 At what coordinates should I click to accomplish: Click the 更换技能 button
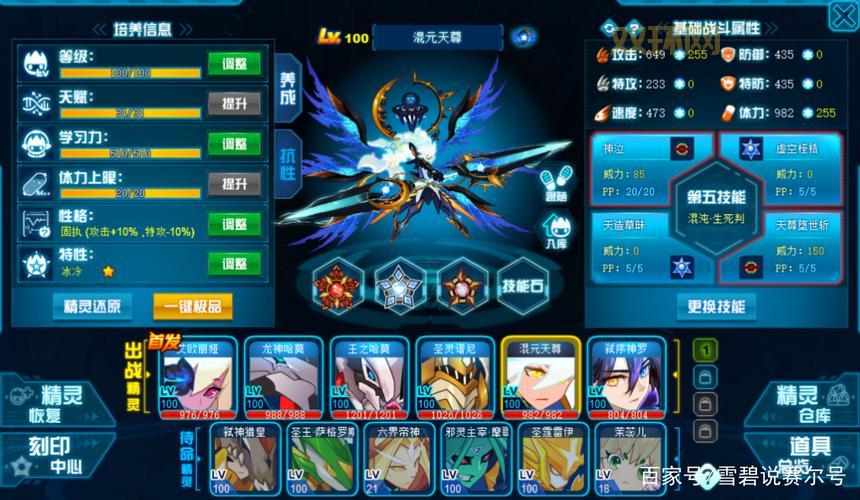tap(716, 306)
